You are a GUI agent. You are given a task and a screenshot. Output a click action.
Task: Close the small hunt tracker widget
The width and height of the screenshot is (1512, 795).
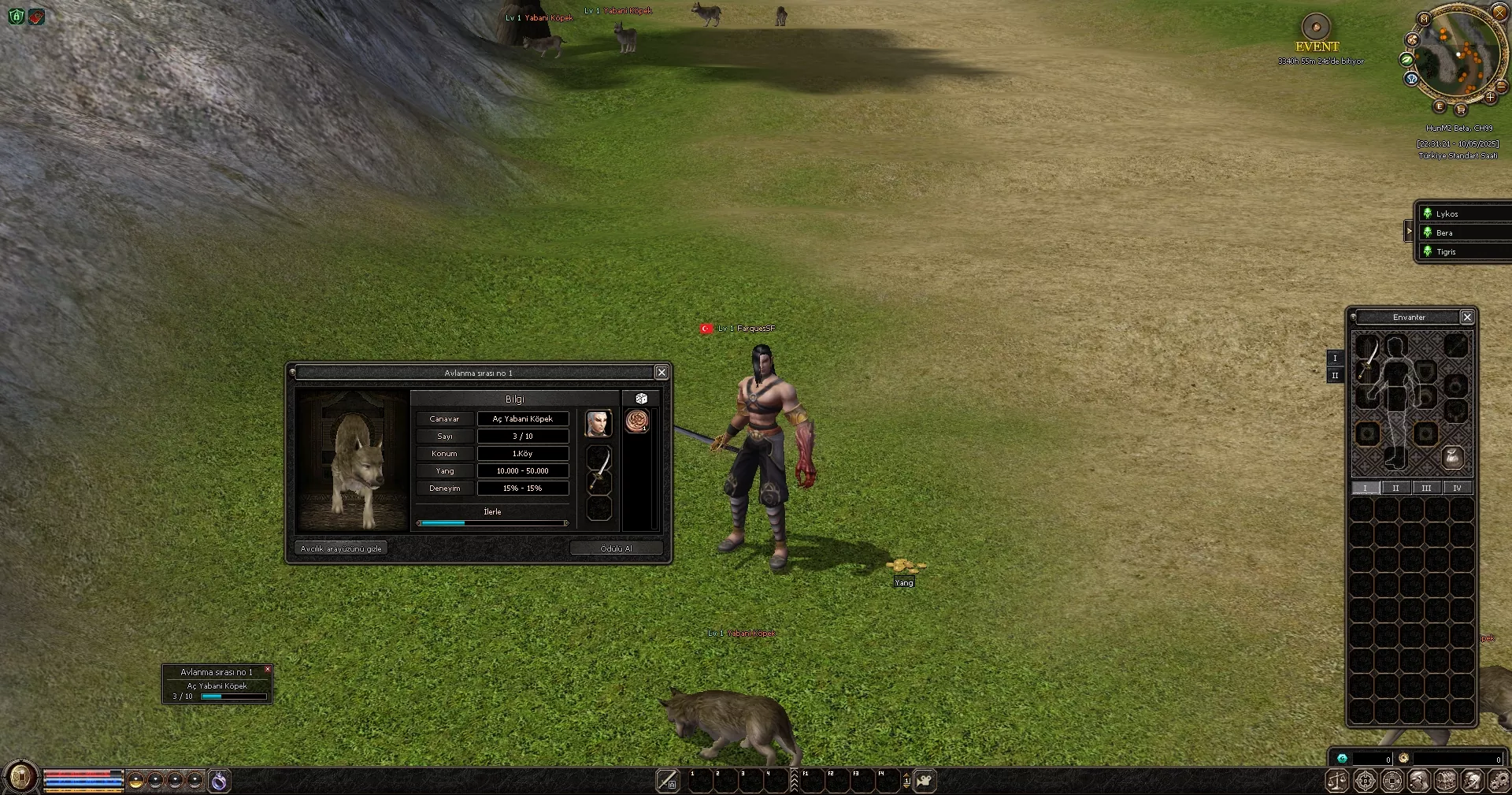[x=268, y=669]
